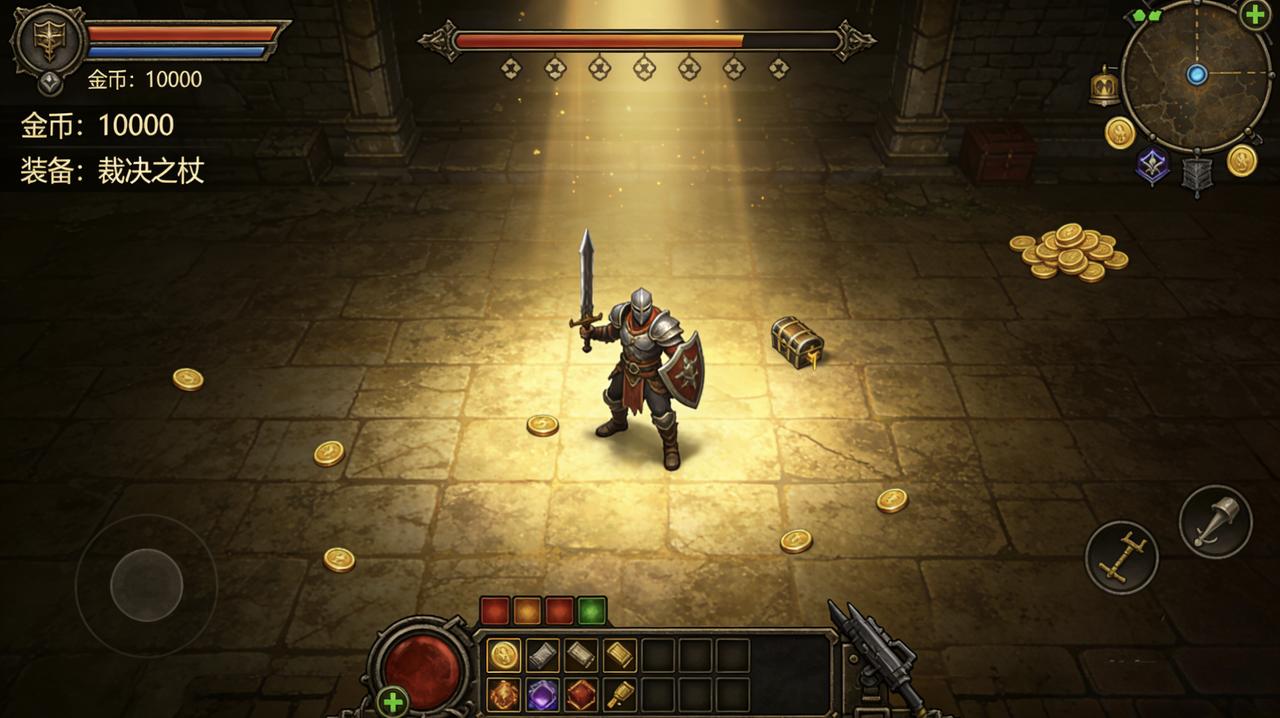Tap the virtual joystick thumb pad

coord(146,585)
